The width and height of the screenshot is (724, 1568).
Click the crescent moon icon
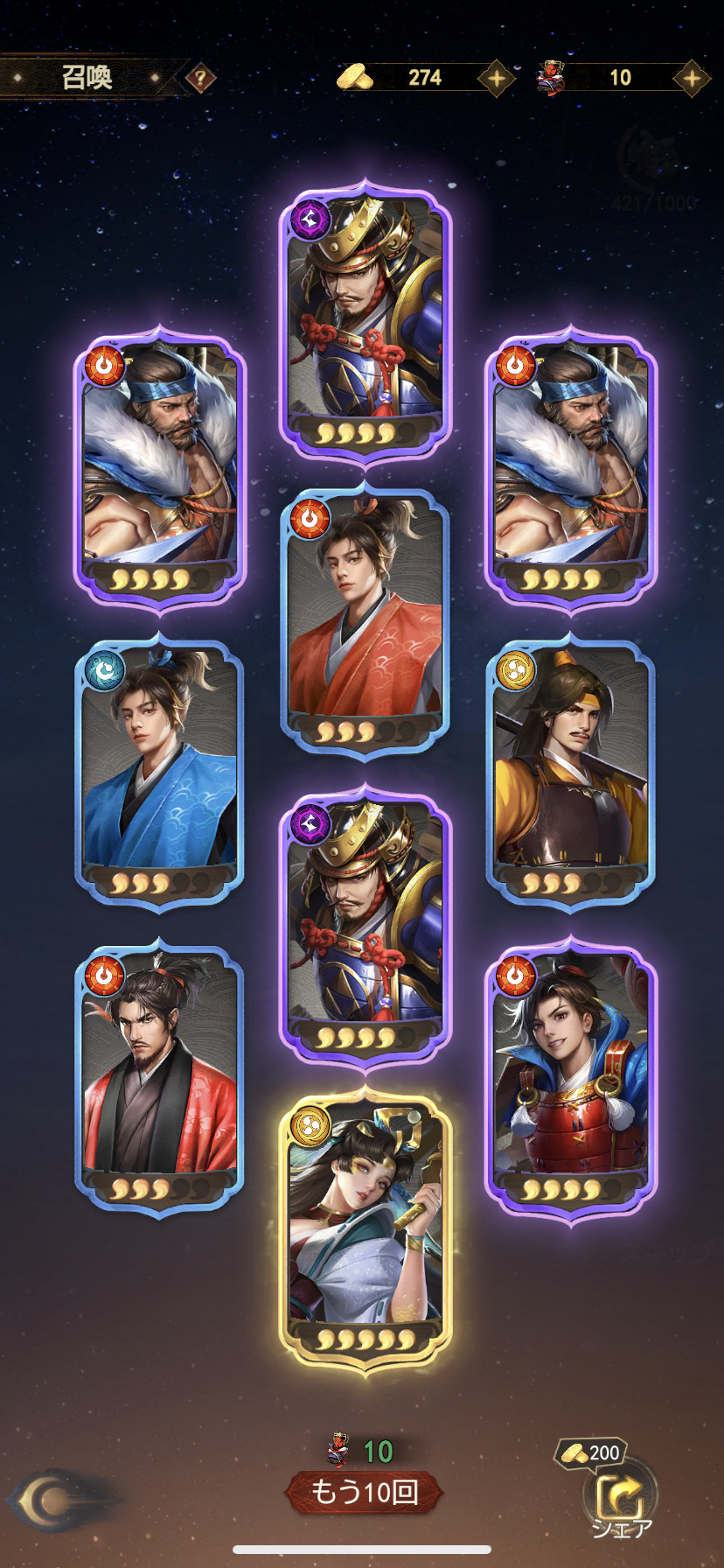tap(52, 1501)
